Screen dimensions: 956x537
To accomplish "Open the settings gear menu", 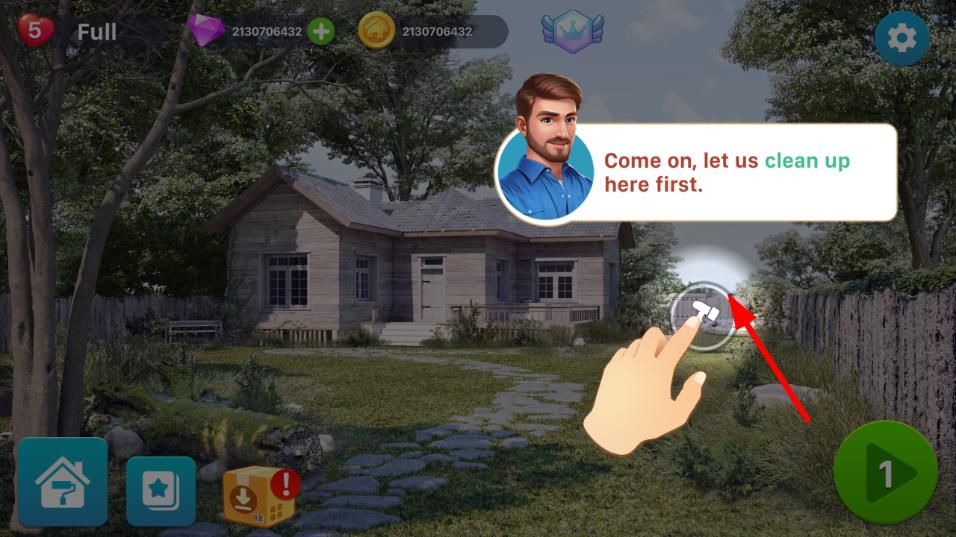I will pyautogui.click(x=901, y=39).
